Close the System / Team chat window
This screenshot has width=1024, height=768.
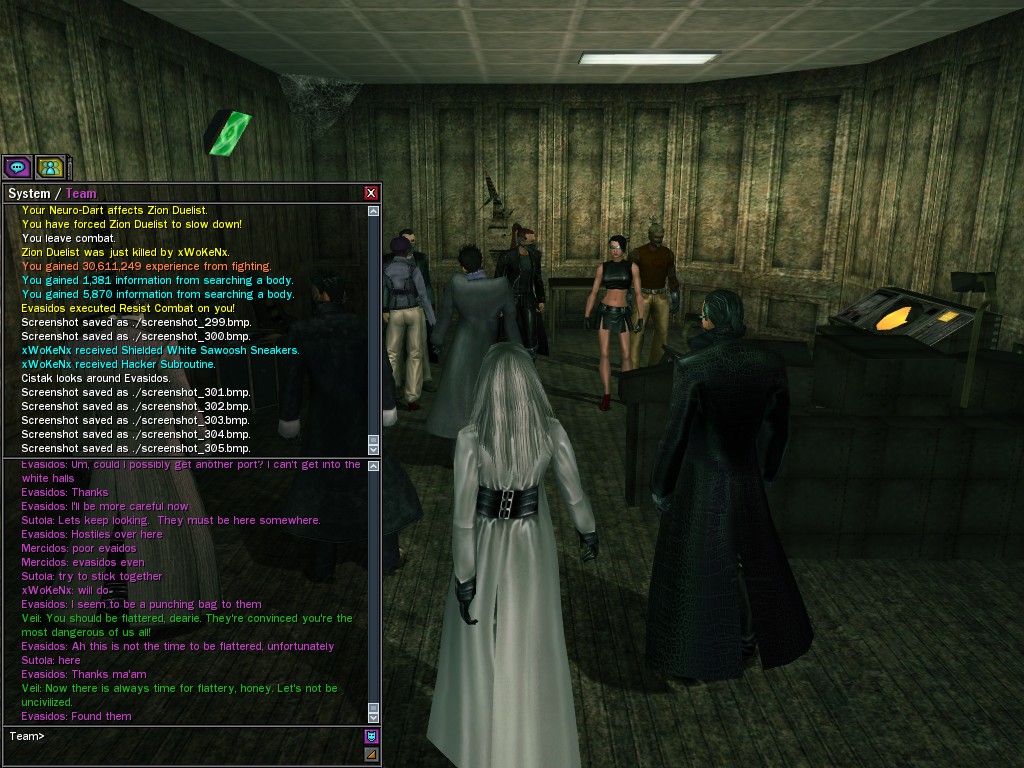tap(371, 193)
